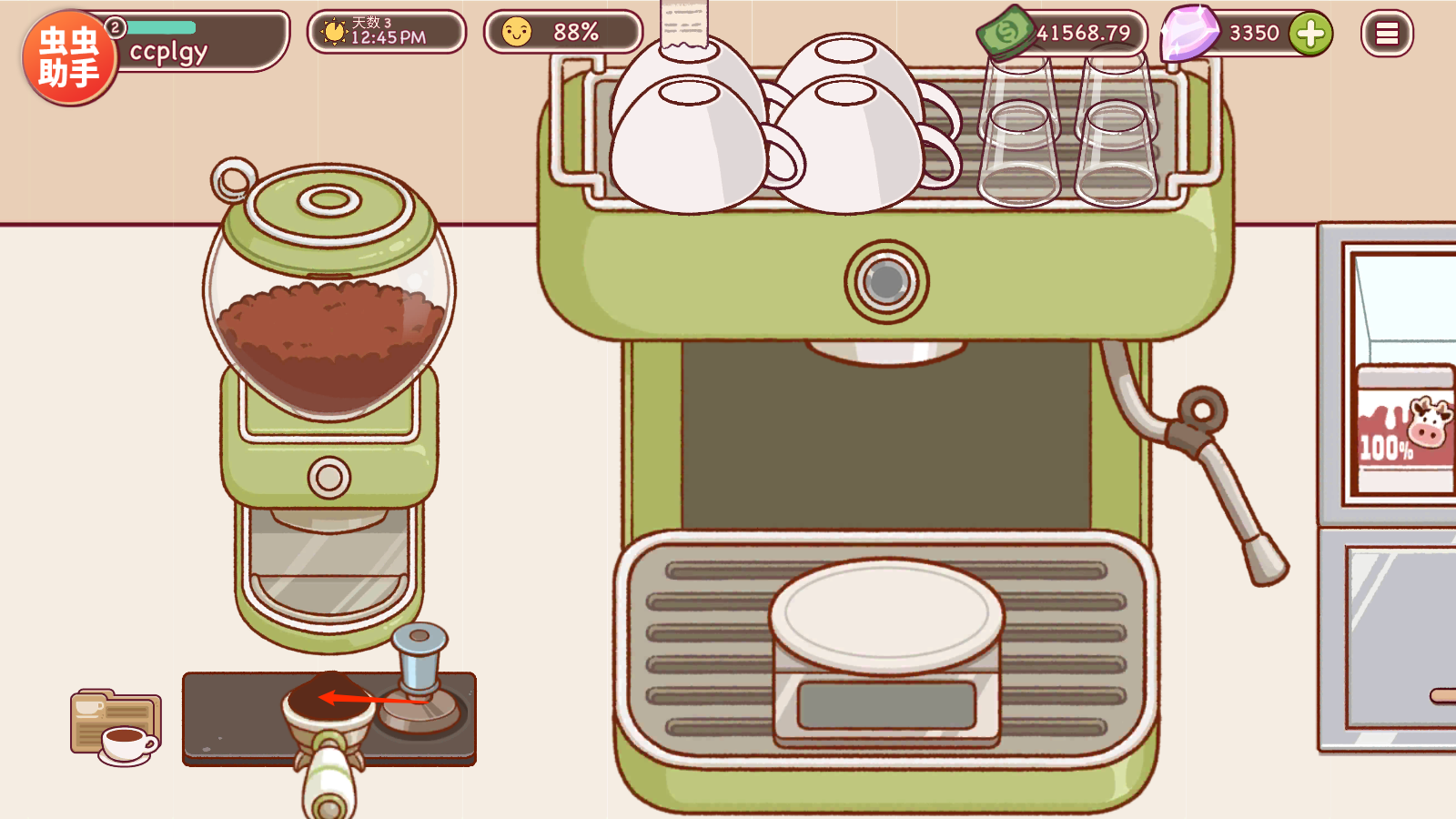This screenshot has width=1456, height=819.
Task: Open the hamburger menu button
Action: coord(1387,34)
